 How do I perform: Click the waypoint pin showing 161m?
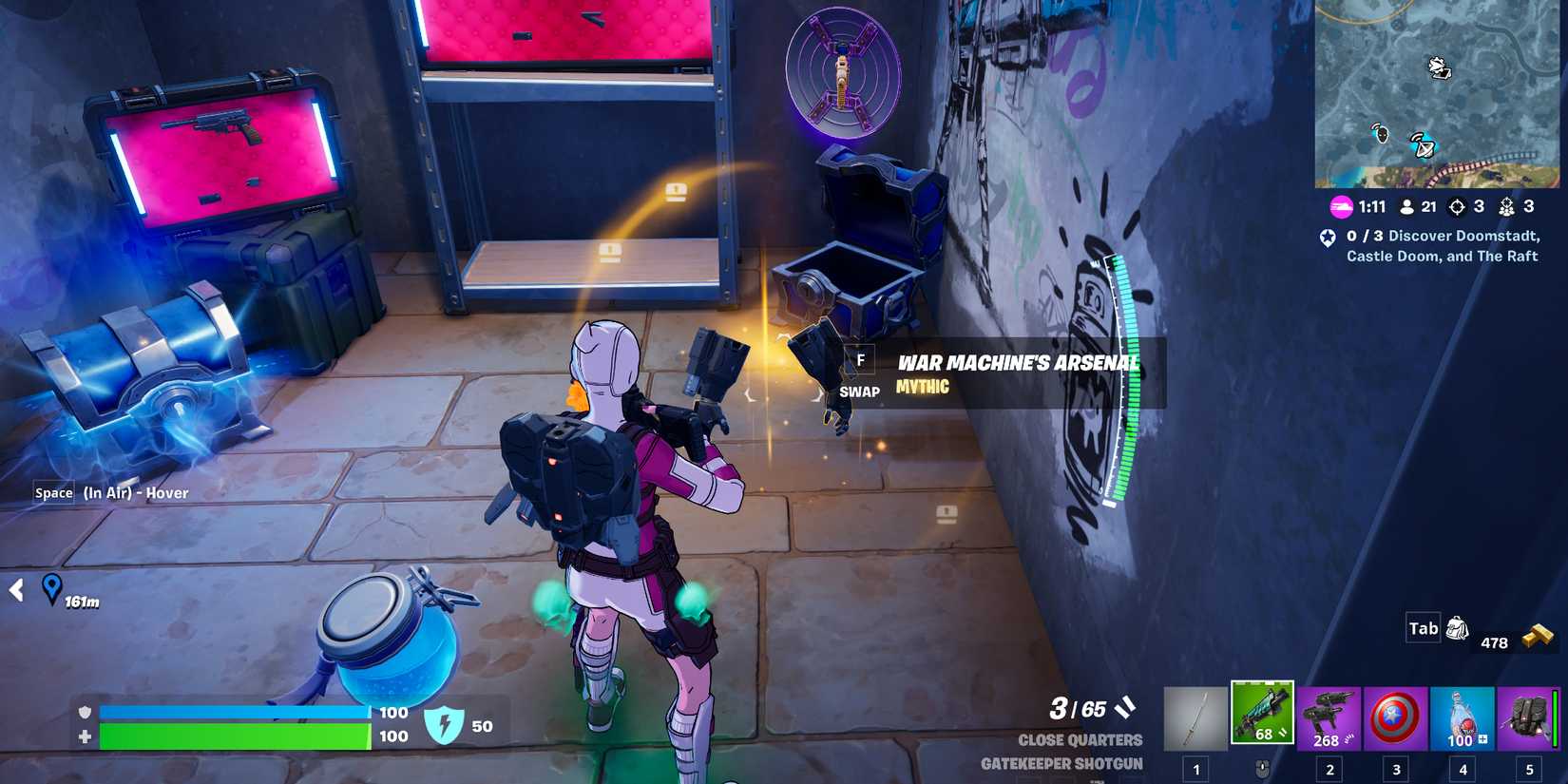click(x=54, y=589)
